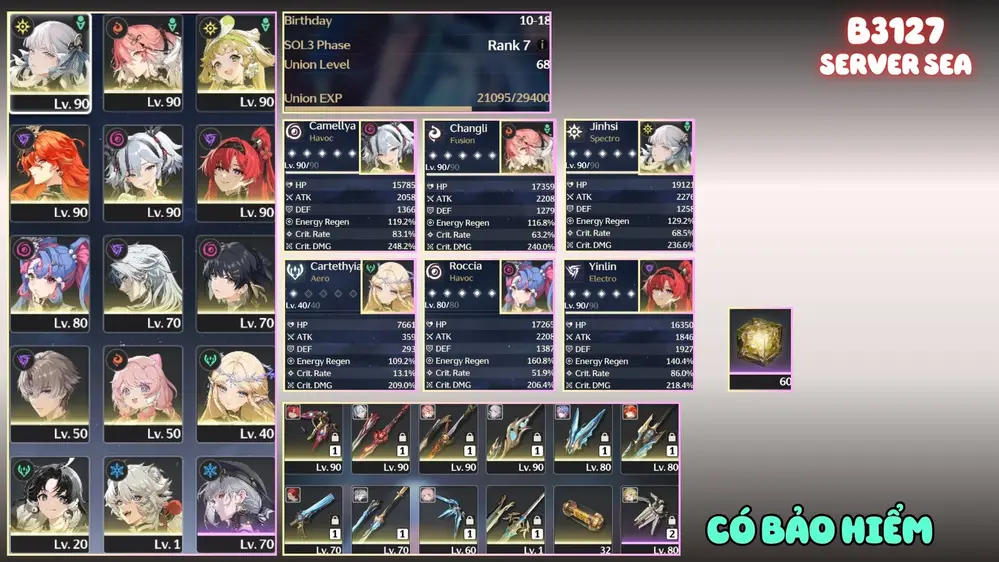This screenshot has height=562, width=999.
Task: Select the orange-haired Lv. 90 character tile
Action: 50,172
